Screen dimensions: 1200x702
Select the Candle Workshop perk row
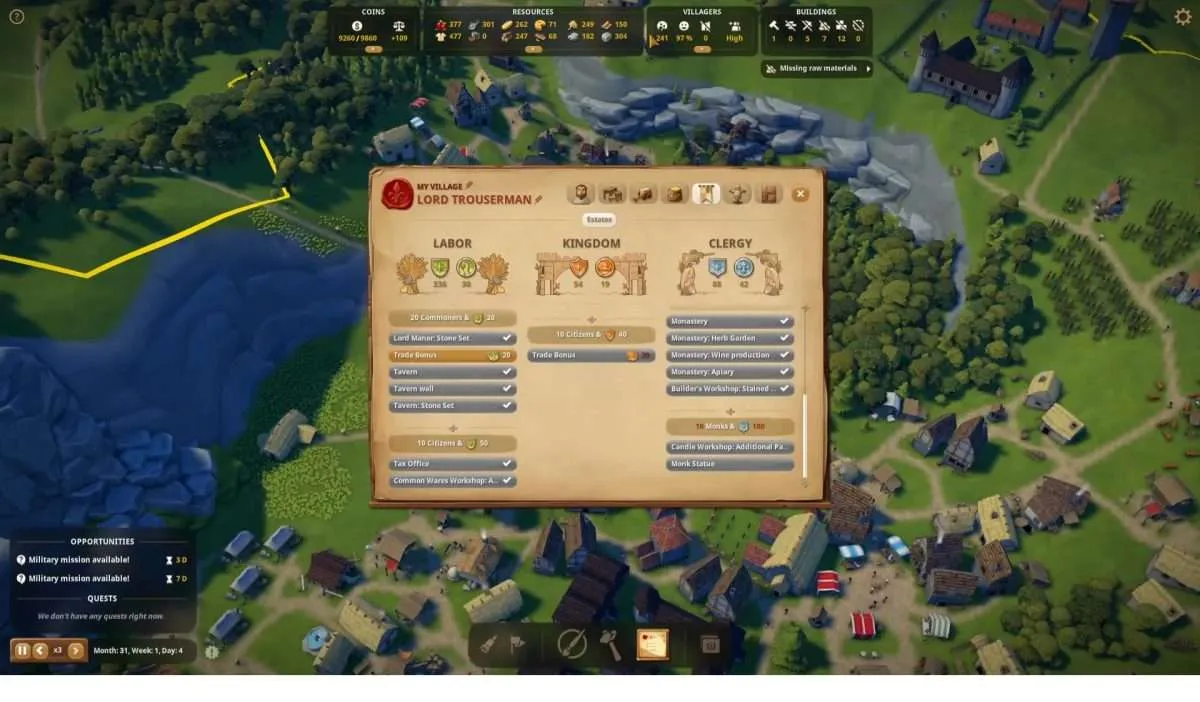click(x=730, y=446)
